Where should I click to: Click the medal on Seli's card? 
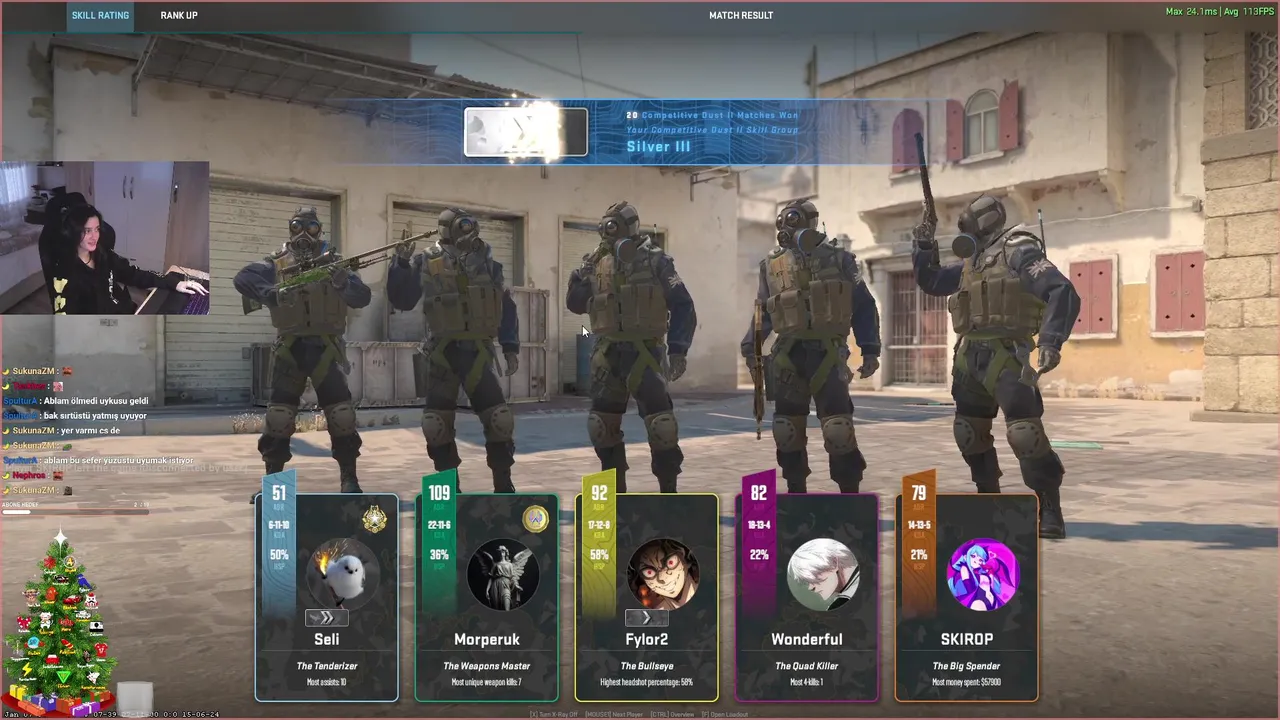pos(375,519)
